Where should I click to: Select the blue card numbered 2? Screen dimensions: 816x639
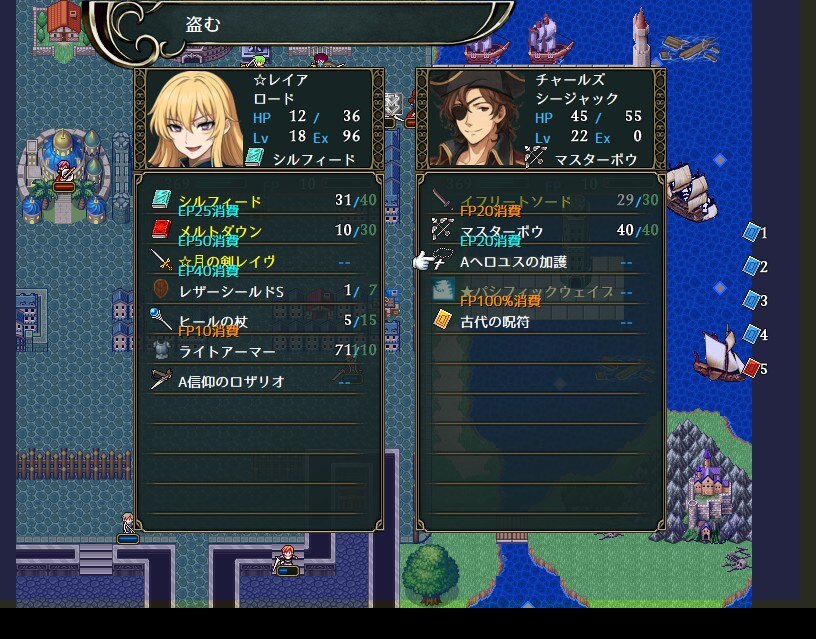coord(752,266)
